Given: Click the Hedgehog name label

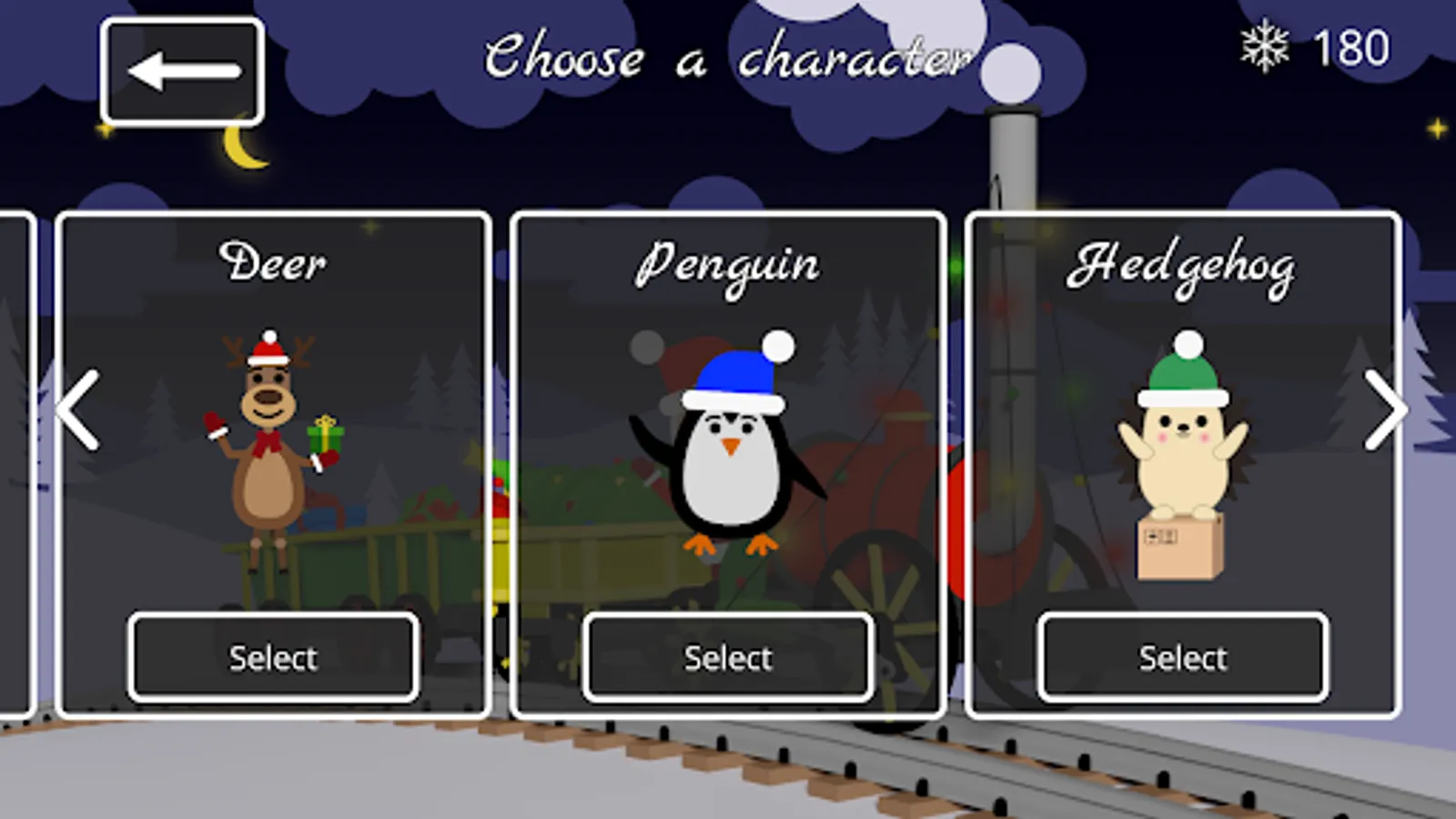Looking at the screenshot, I should pyautogui.click(x=1183, y=266).
